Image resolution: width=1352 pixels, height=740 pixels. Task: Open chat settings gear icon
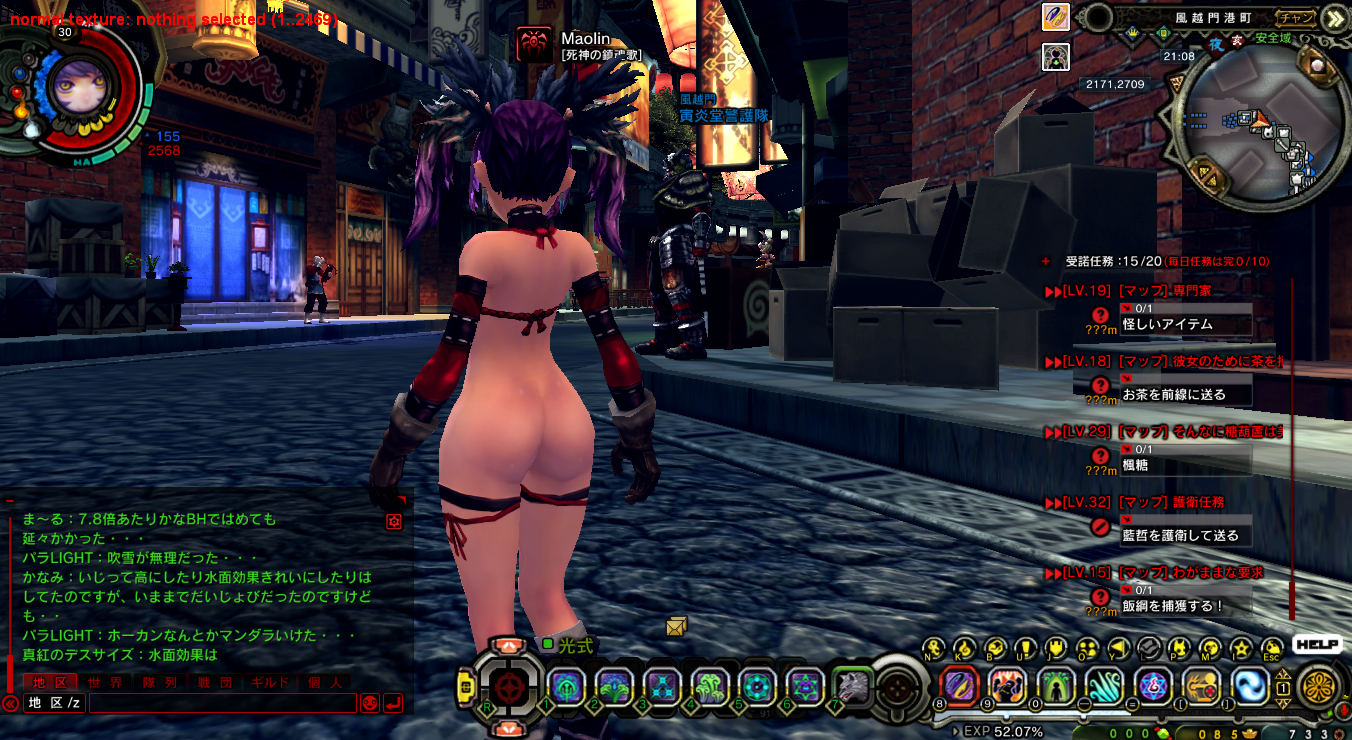[394, 521]
